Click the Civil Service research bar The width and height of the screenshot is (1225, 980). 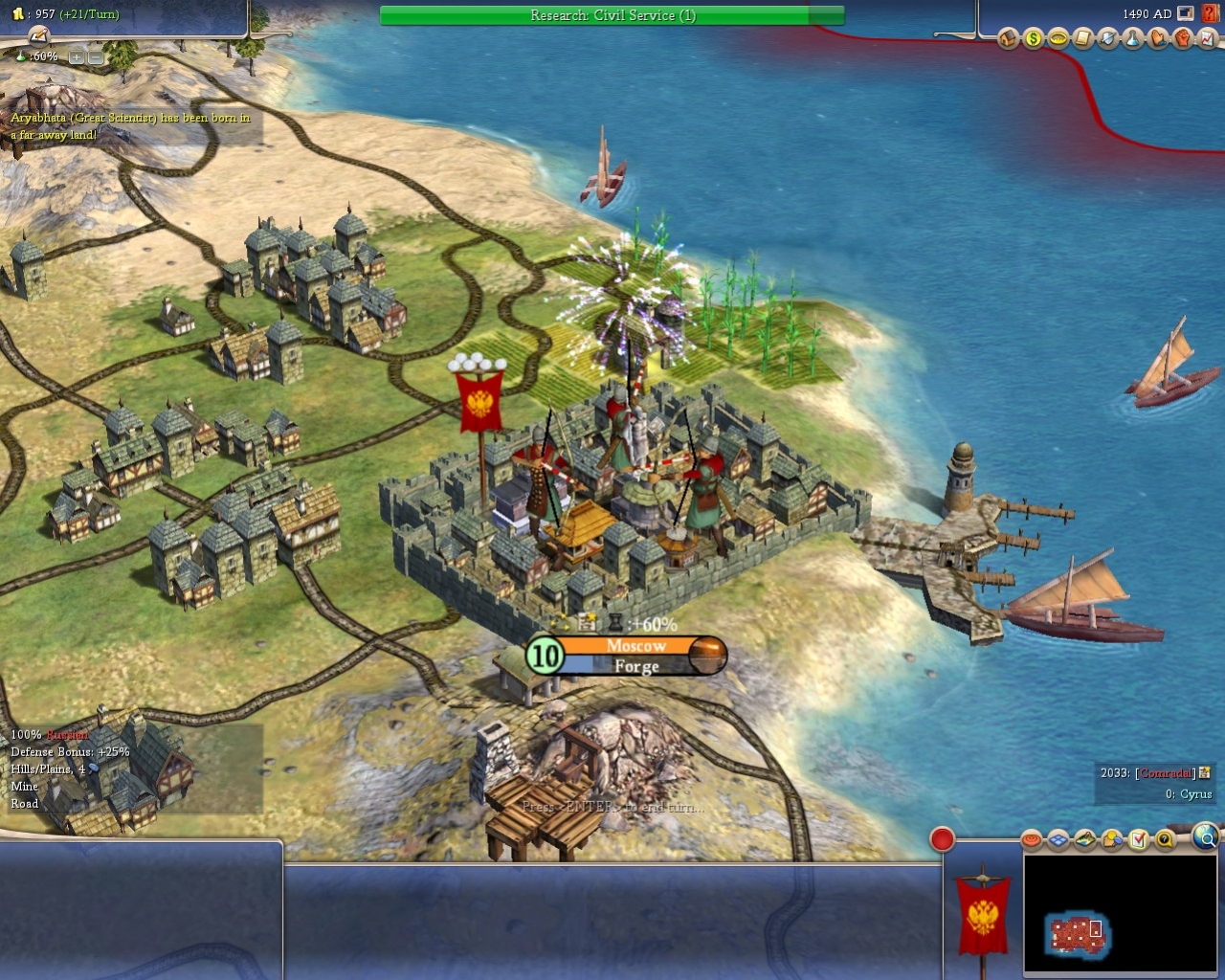(x=612, y=15)
